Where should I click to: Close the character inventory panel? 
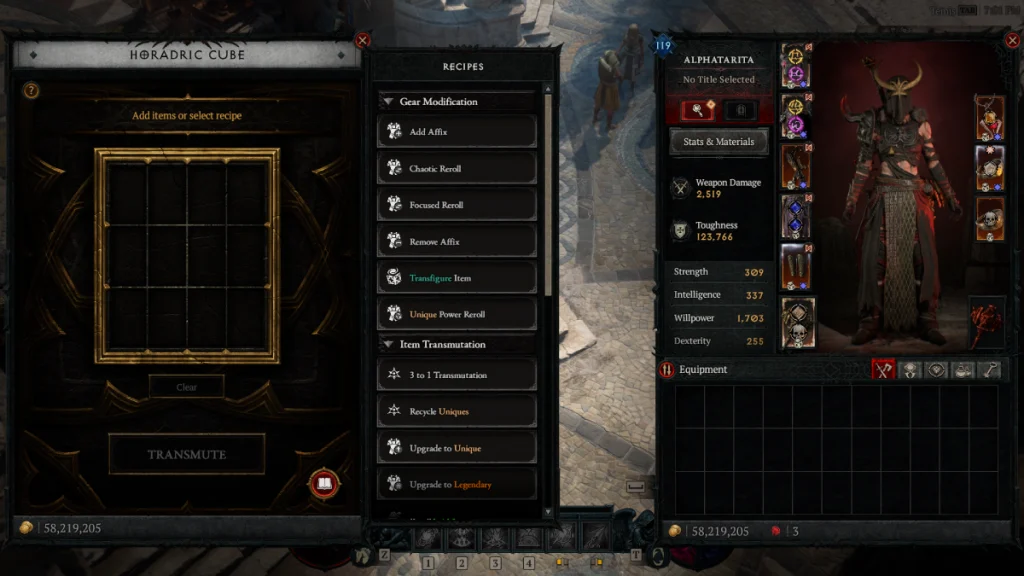point(1011,41)
